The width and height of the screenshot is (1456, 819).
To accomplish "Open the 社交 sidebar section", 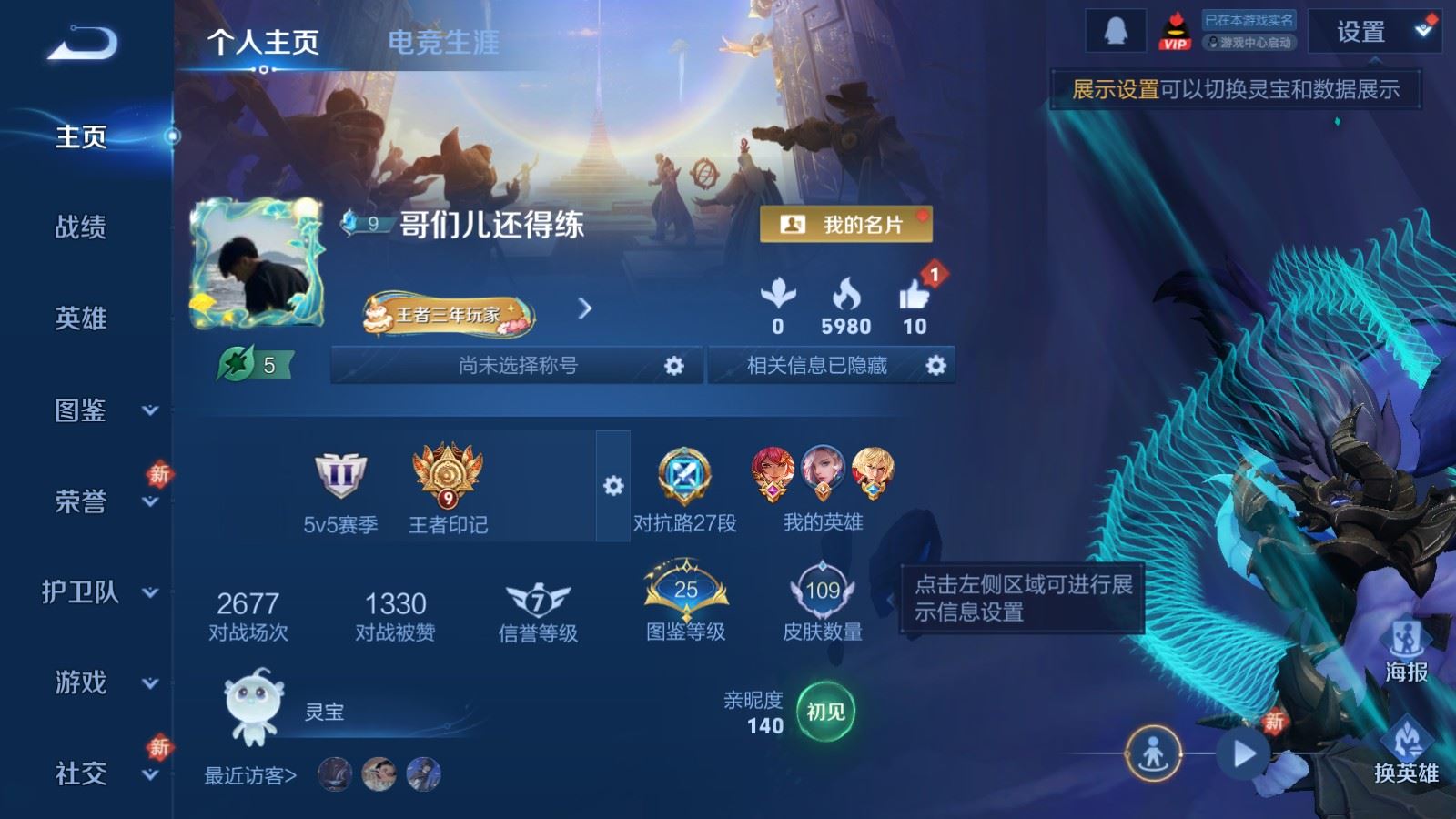I will [100, 773].
